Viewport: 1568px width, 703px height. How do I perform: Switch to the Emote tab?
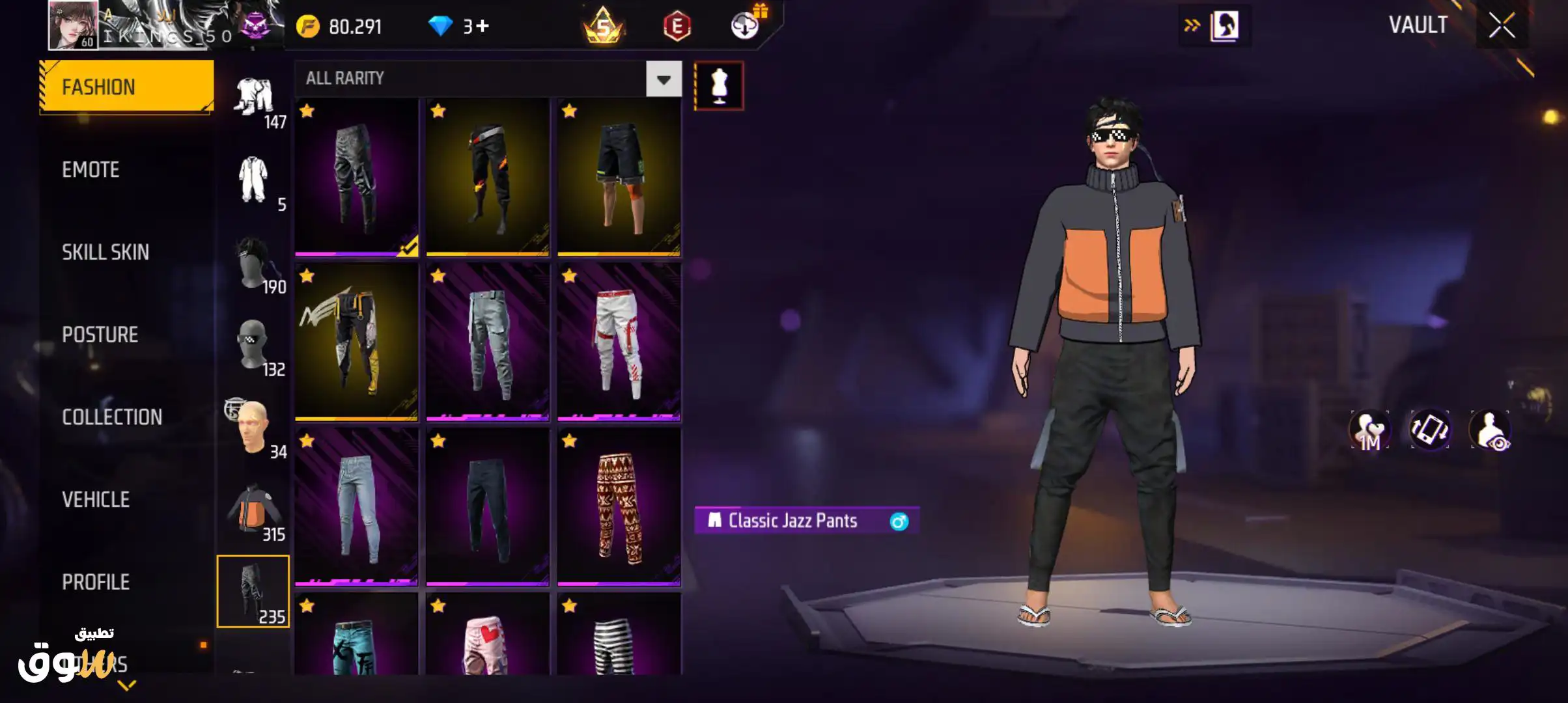point(91,170)
